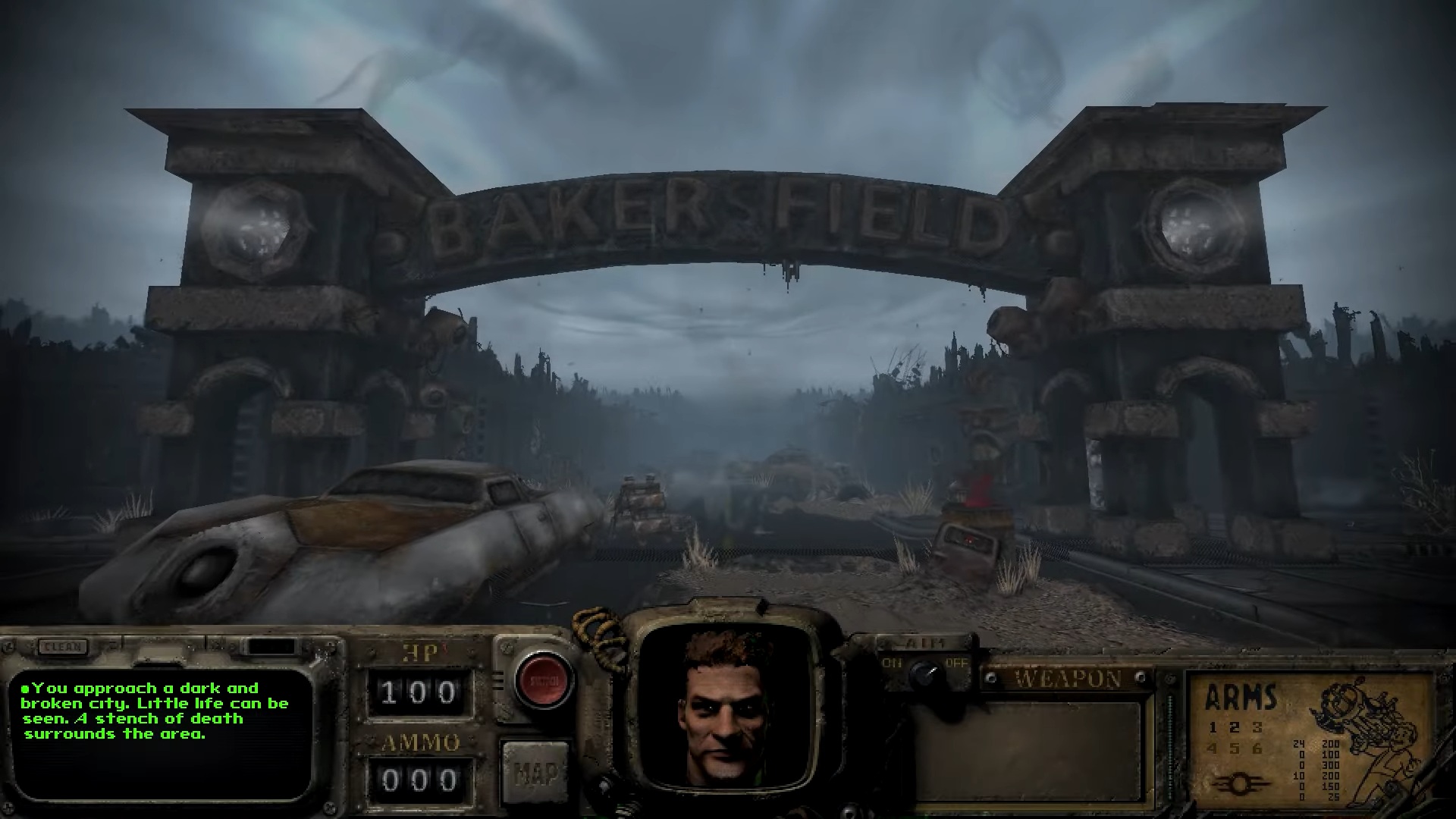Select weapon slot 2 in the ARMS panel
This screenshot has height=819, width=1456.
click(x=1234, y=728)
